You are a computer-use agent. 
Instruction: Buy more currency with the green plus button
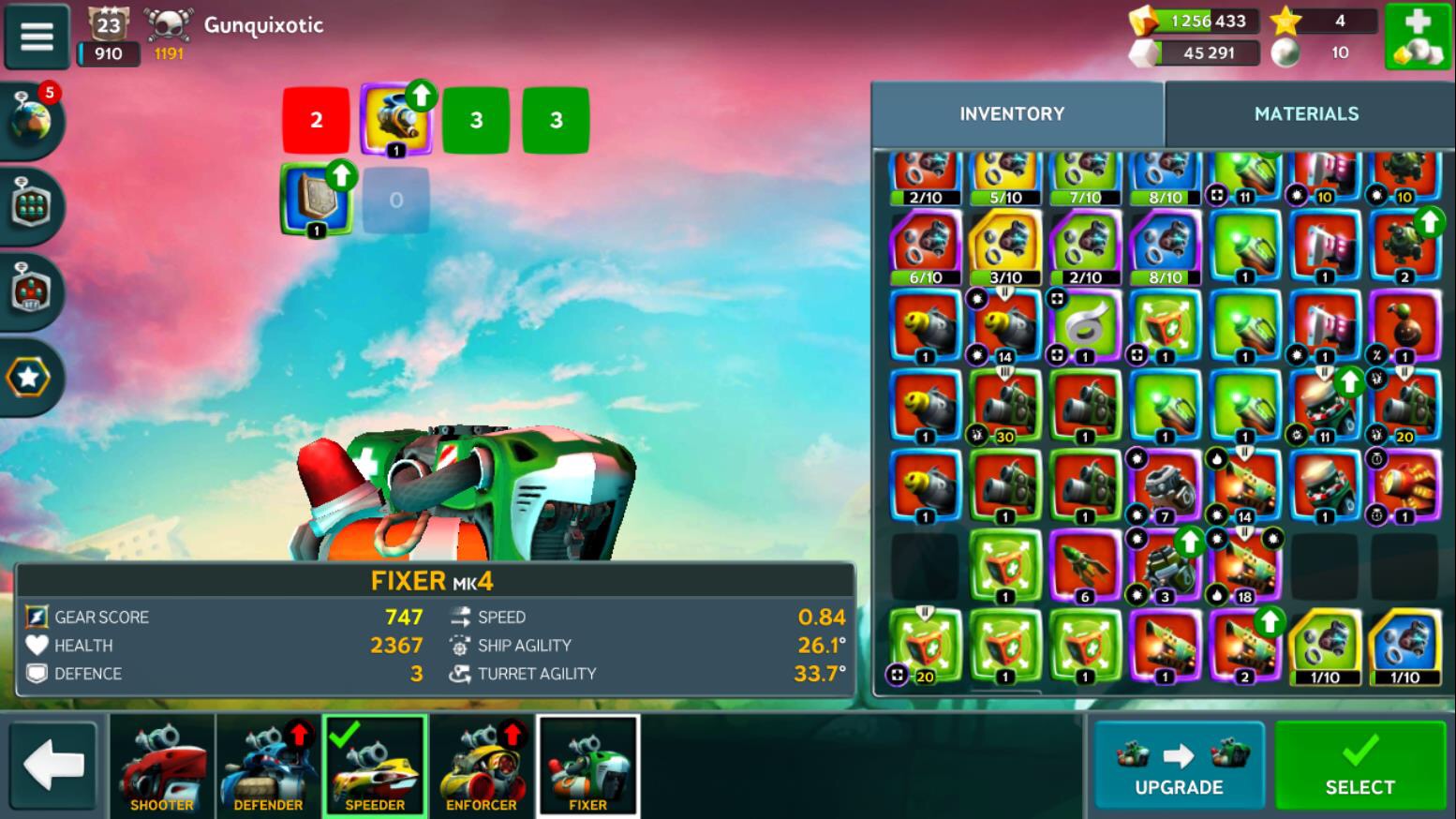pyautogui.click(x=1418, y=37)
